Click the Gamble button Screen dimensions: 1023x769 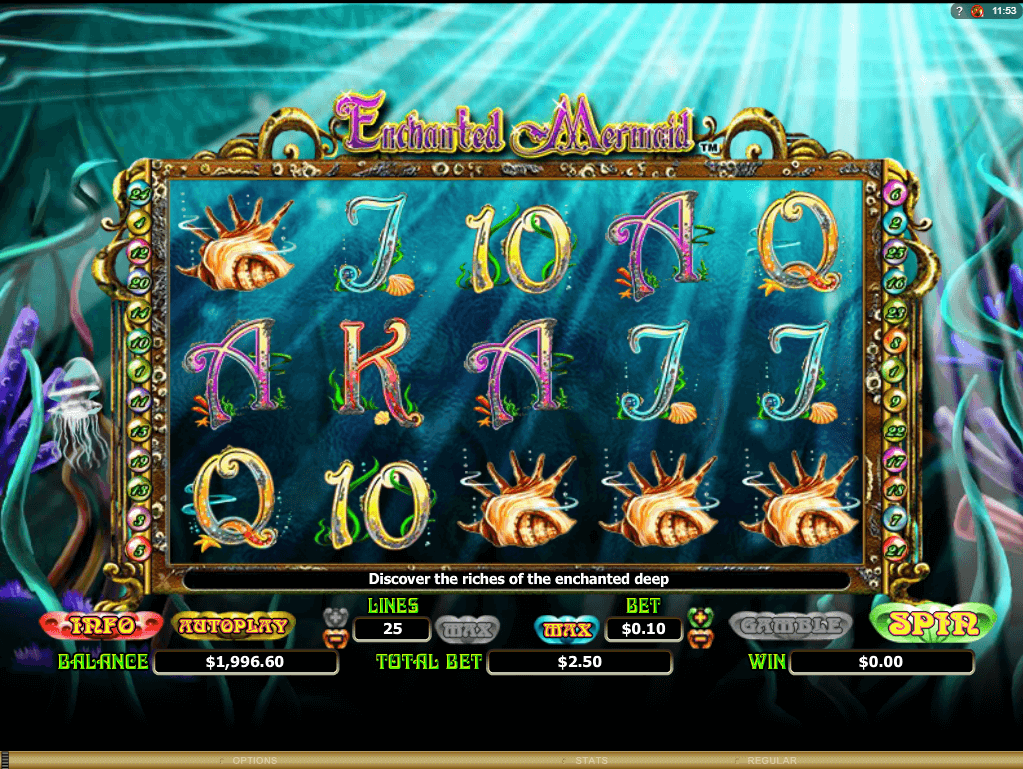click(x=790, y=626)
